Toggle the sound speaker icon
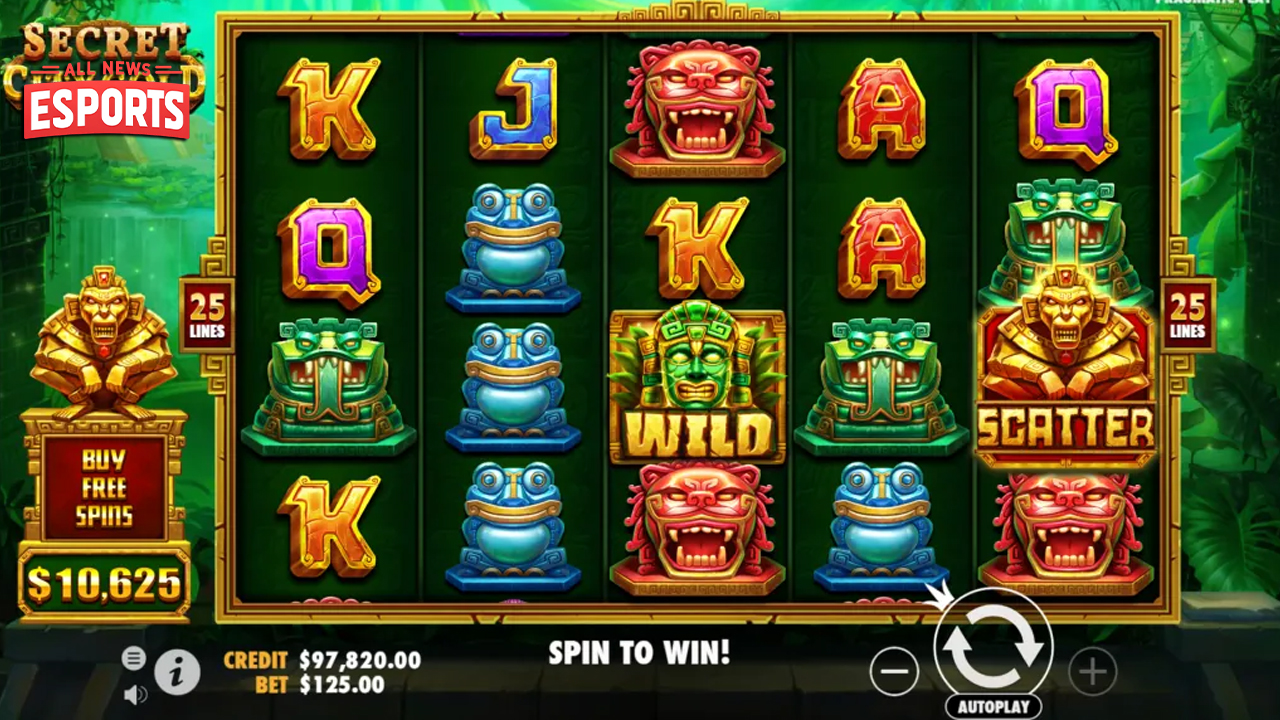Image resolution: width=1280 pixels, height=720 pixels. click(x=135, y=693)
